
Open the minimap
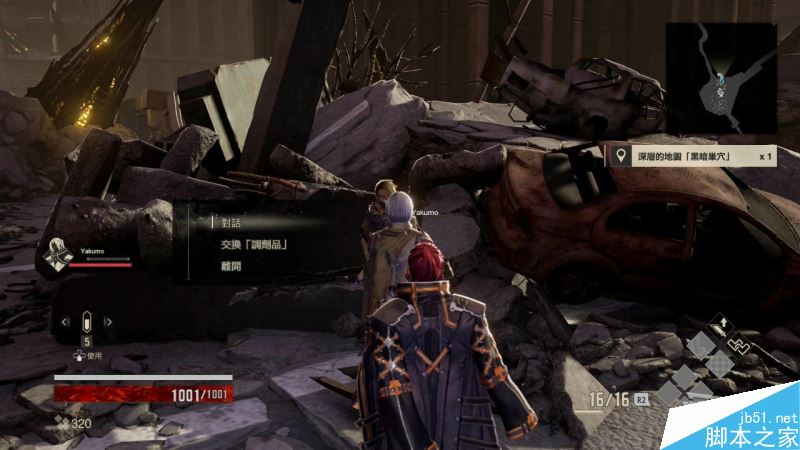click(723, 80)
